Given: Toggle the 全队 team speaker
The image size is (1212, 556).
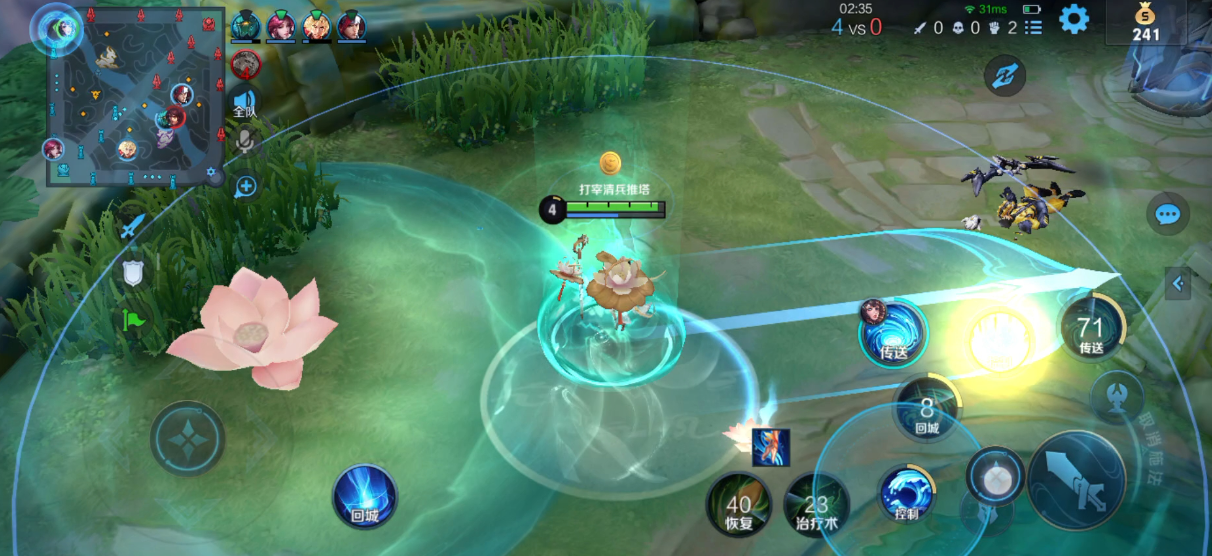Looking at the screenshot, I should pyautogui.click(x=245, y=103).
